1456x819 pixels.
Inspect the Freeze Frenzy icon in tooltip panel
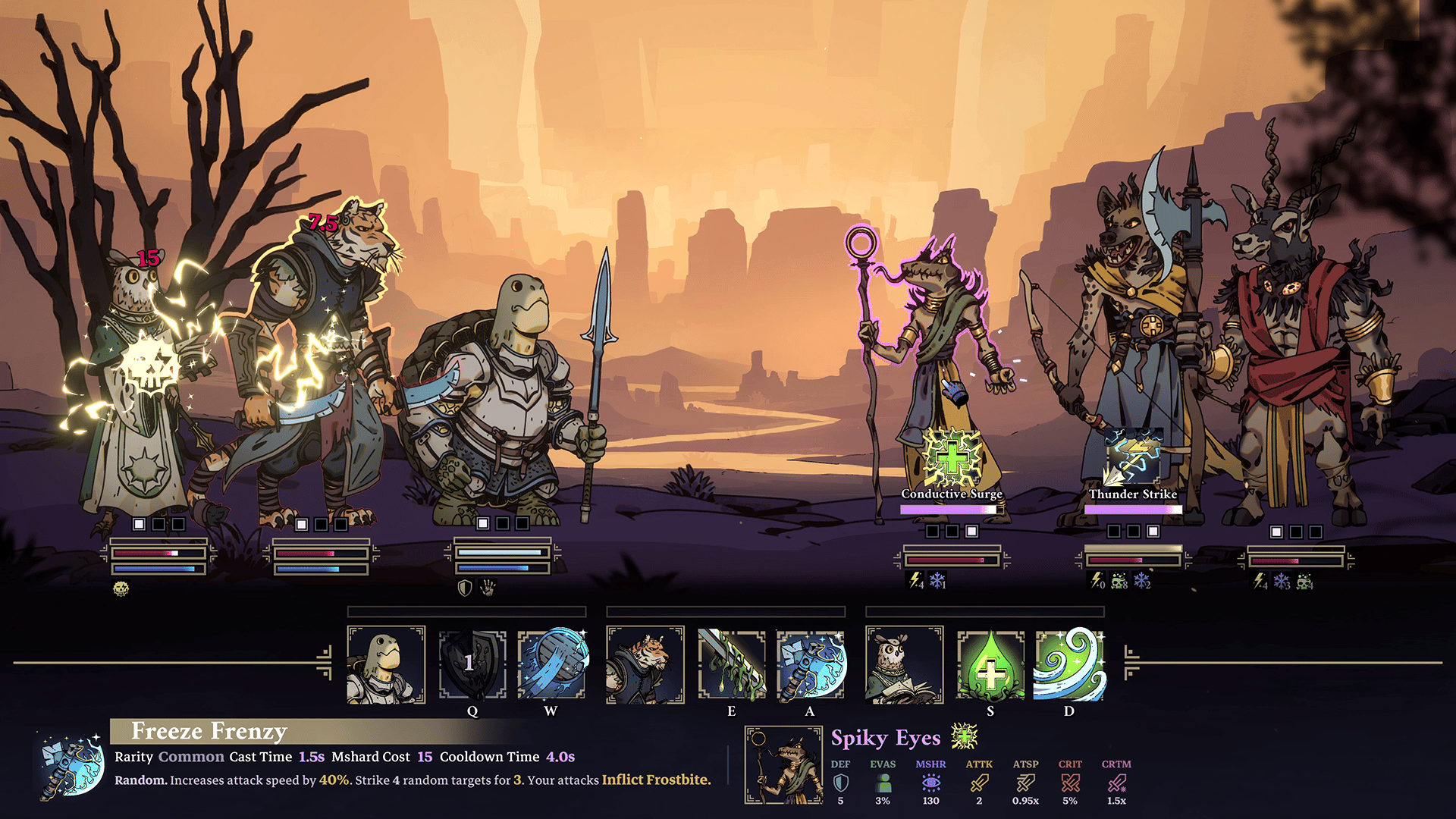[x=72, y=764]
